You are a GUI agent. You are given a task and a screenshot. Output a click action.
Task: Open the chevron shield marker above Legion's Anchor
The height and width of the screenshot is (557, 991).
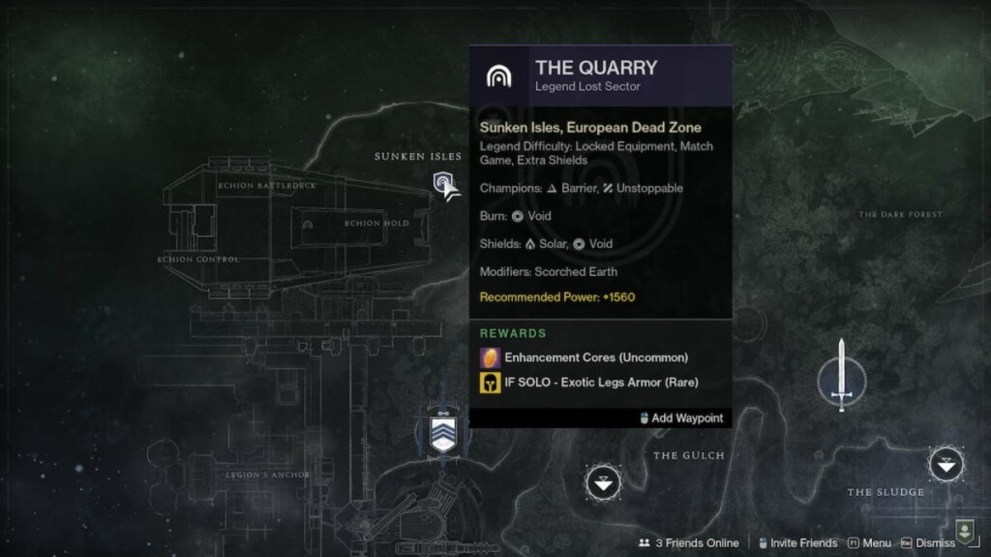point(442,434)
